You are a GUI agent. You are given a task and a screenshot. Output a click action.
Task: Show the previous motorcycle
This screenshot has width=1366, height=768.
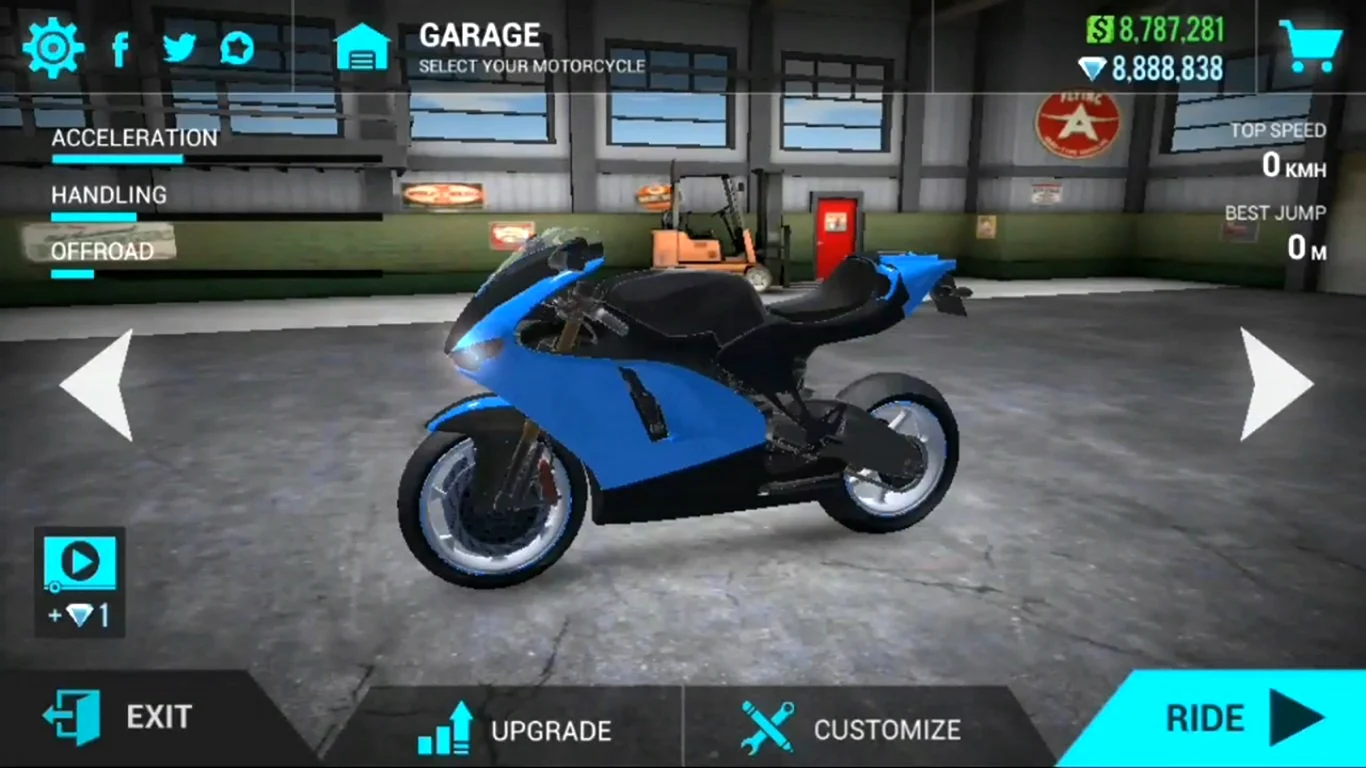(x=97, y=385)
